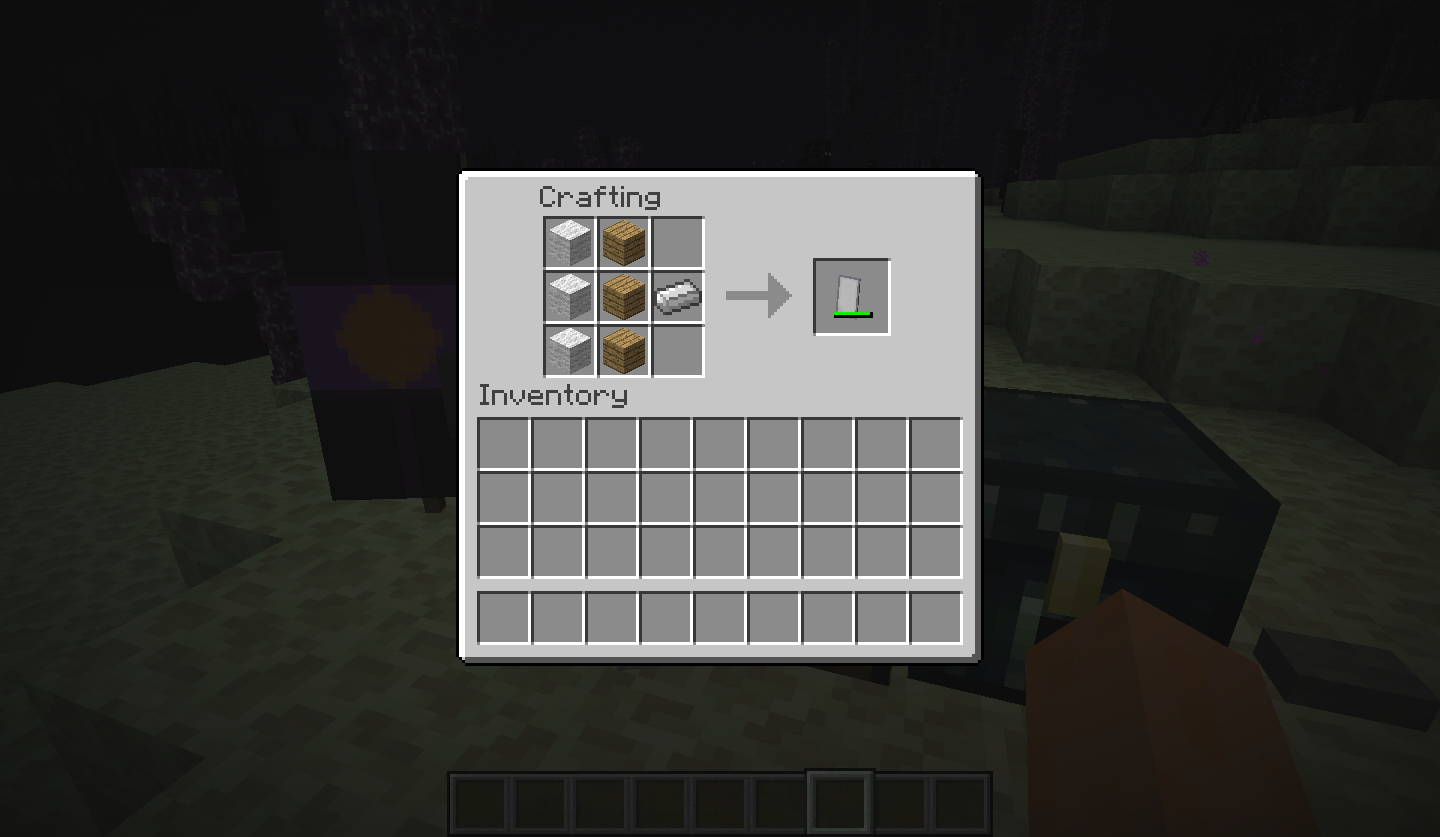The height and width of the screenshot is (837, 1440).
Task: Select the middle-row white wool block
Action: click(569, 295)
